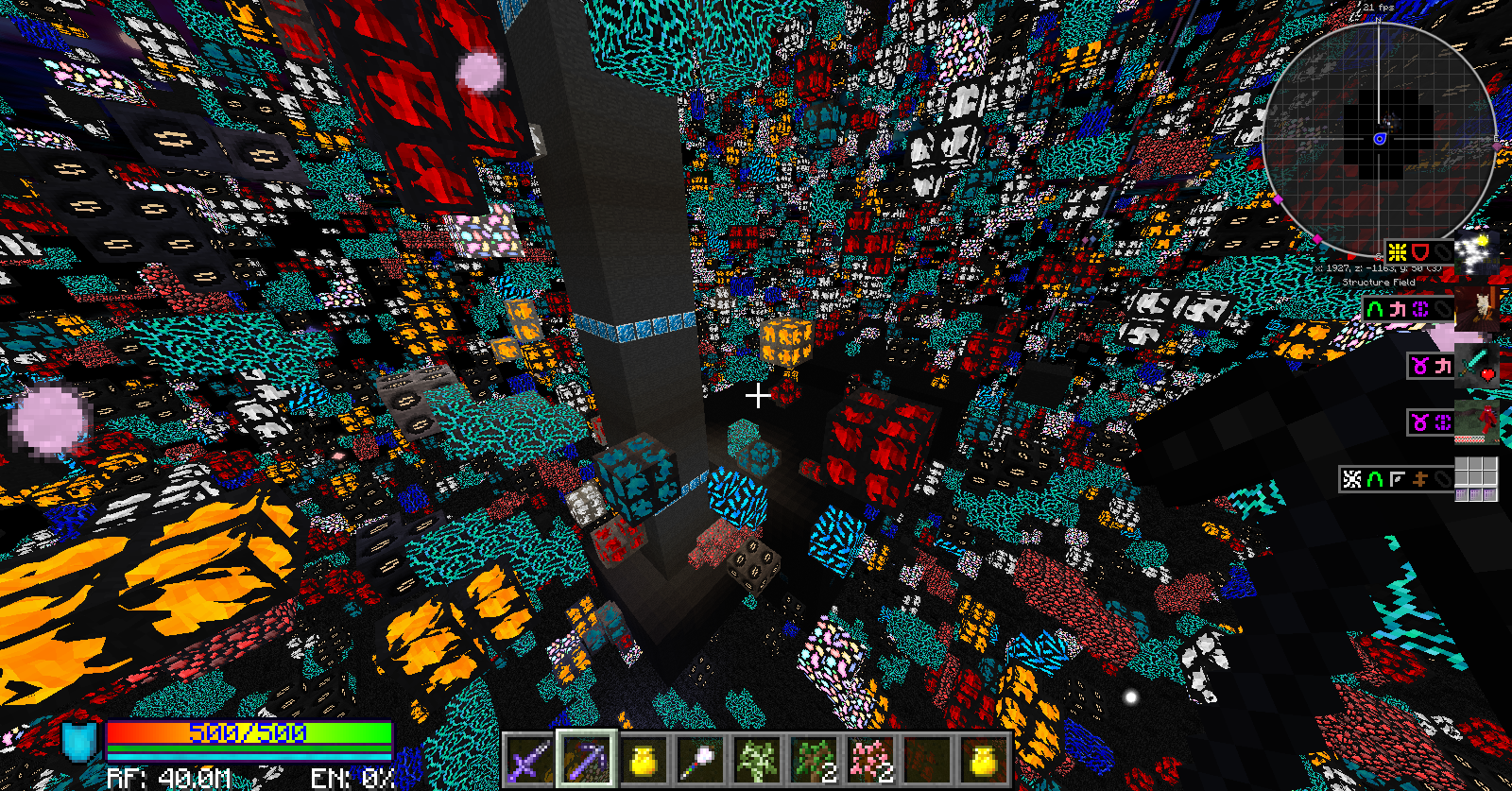Select the green leafy sapling stack
1512x791 pixels.
tap(815, 760)
